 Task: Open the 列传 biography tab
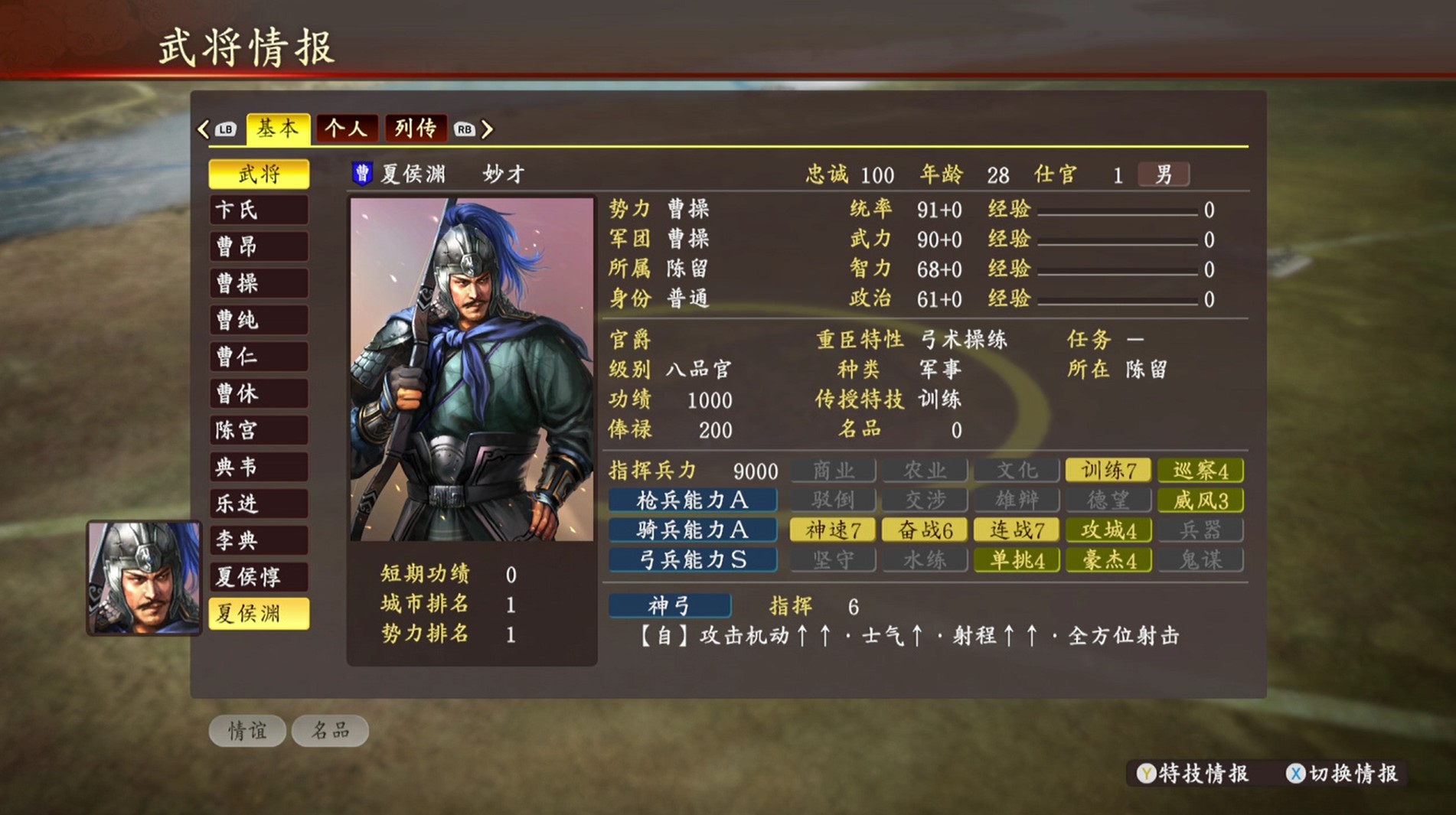(x=415, y=129)
